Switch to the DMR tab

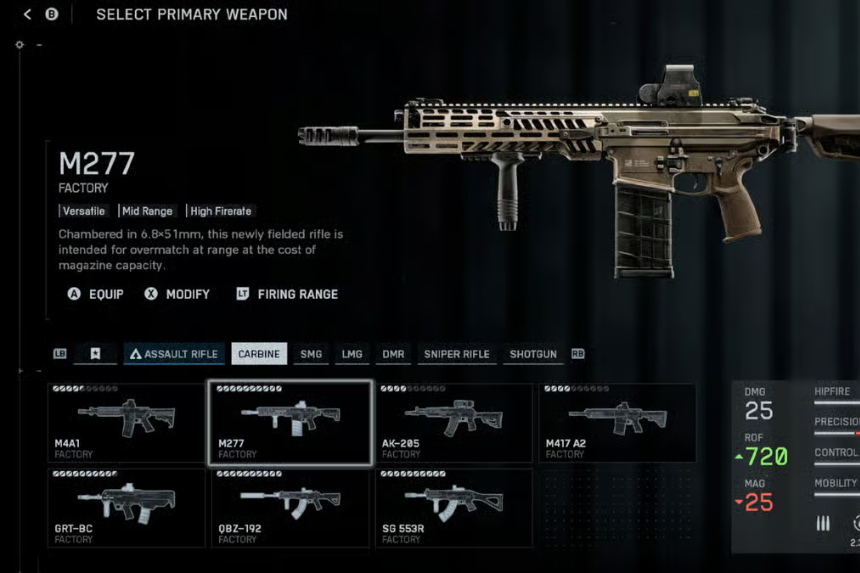[393, 354]
